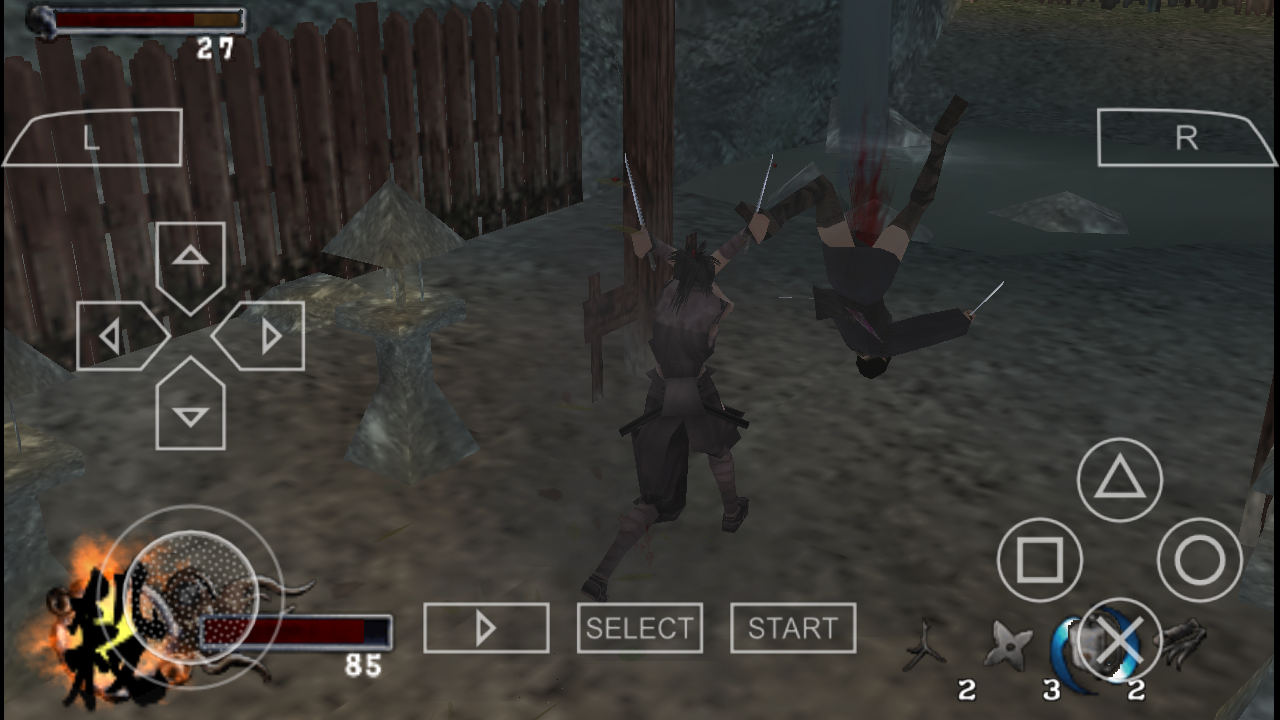Tap the skull icon beside the enemy health bar
1280x720 pixels.
click(x=42, y=20)
